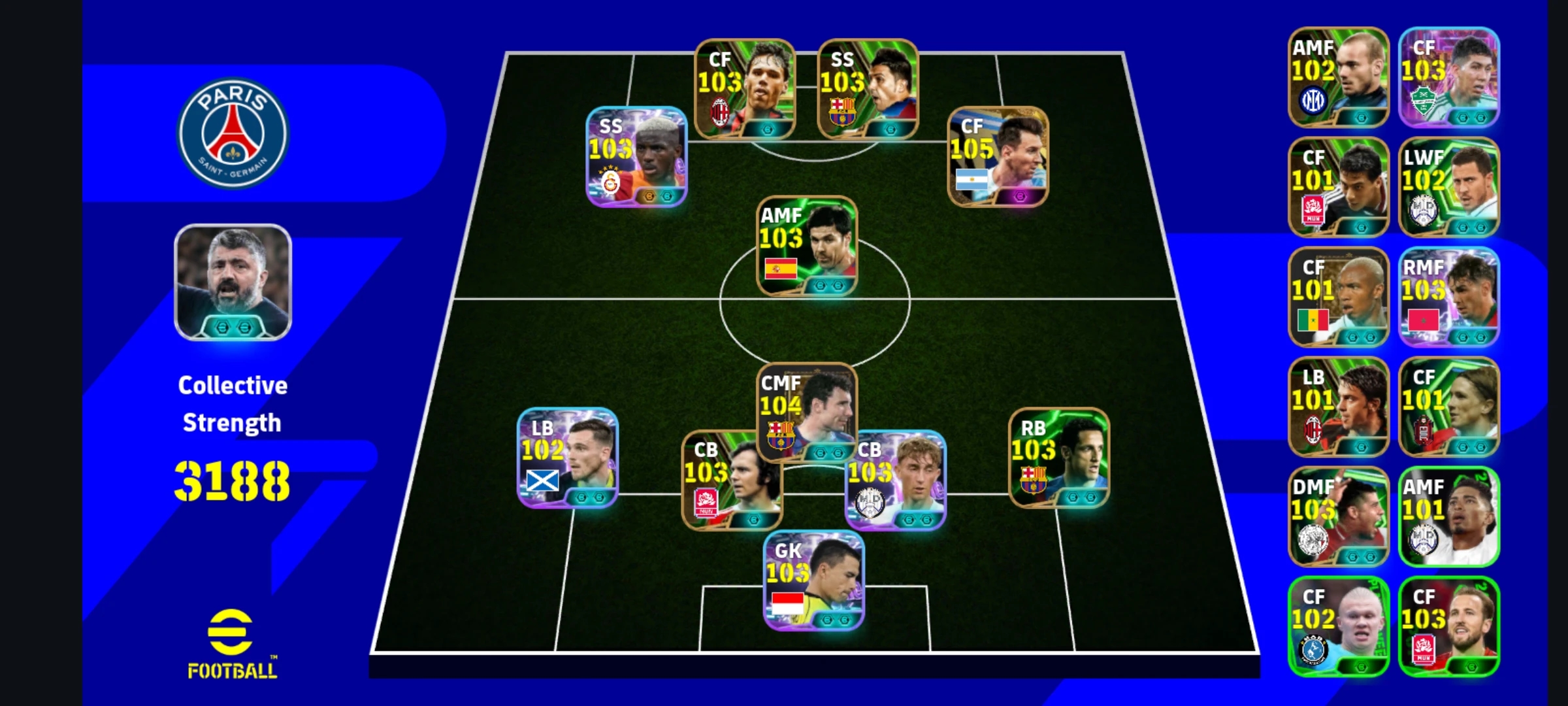Select the substitute CF 102 blond striker card
The height and width of the screenshot is (706, 1568).
click(1338, 626)
